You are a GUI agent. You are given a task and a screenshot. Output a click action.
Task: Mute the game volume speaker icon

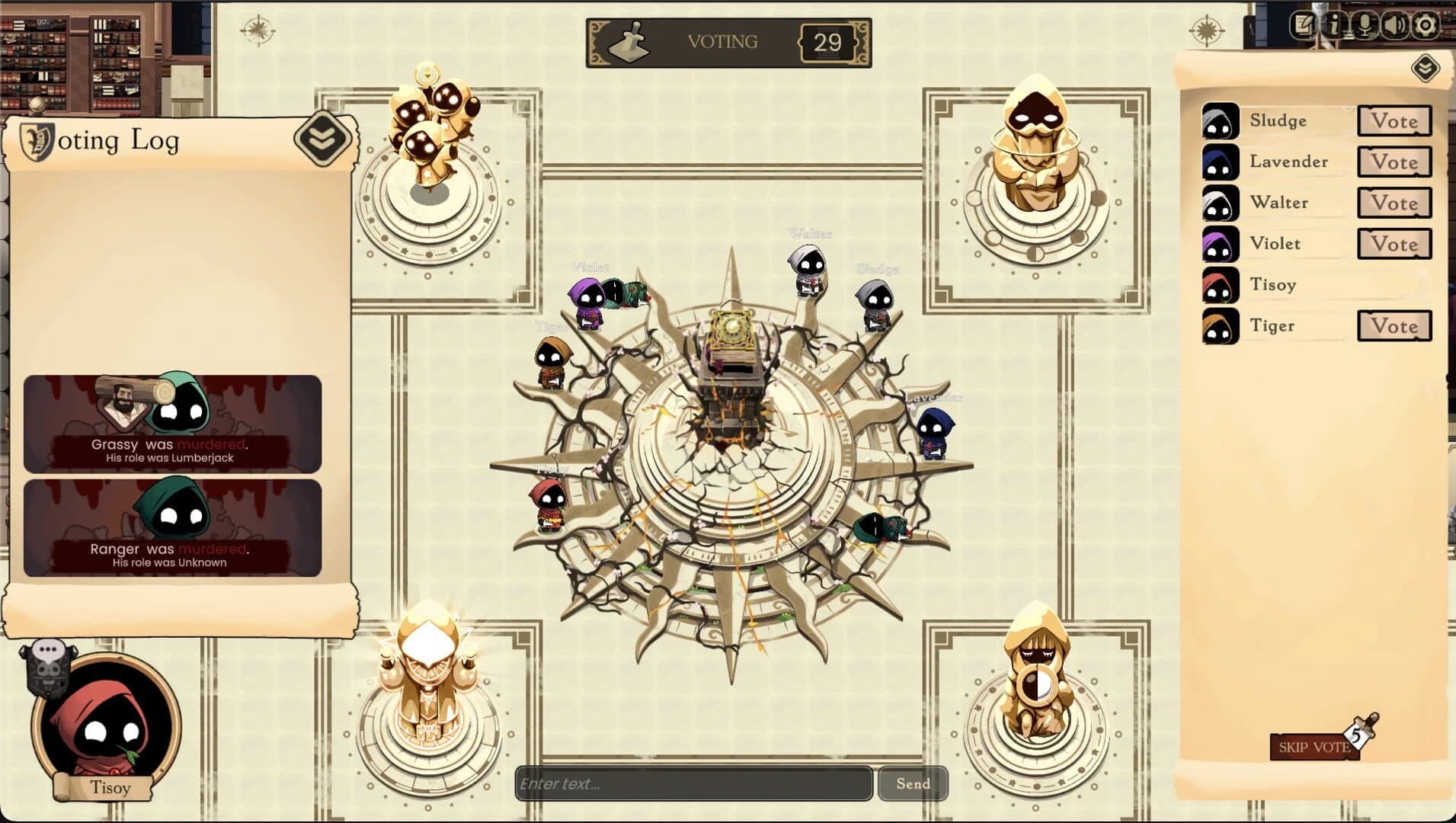pyautogui.click(x=1397, y=25)
